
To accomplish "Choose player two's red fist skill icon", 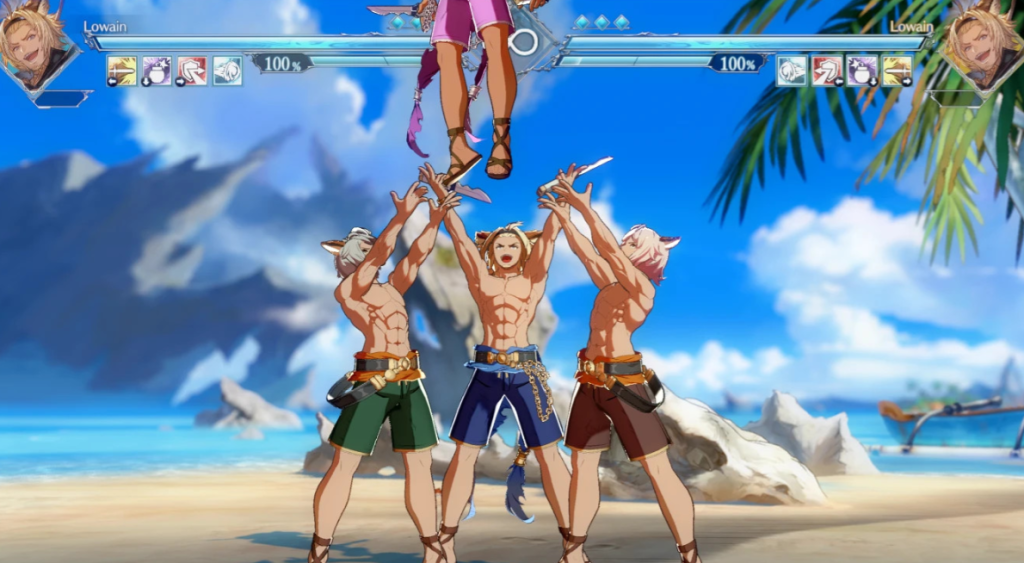I will (827, 70).
